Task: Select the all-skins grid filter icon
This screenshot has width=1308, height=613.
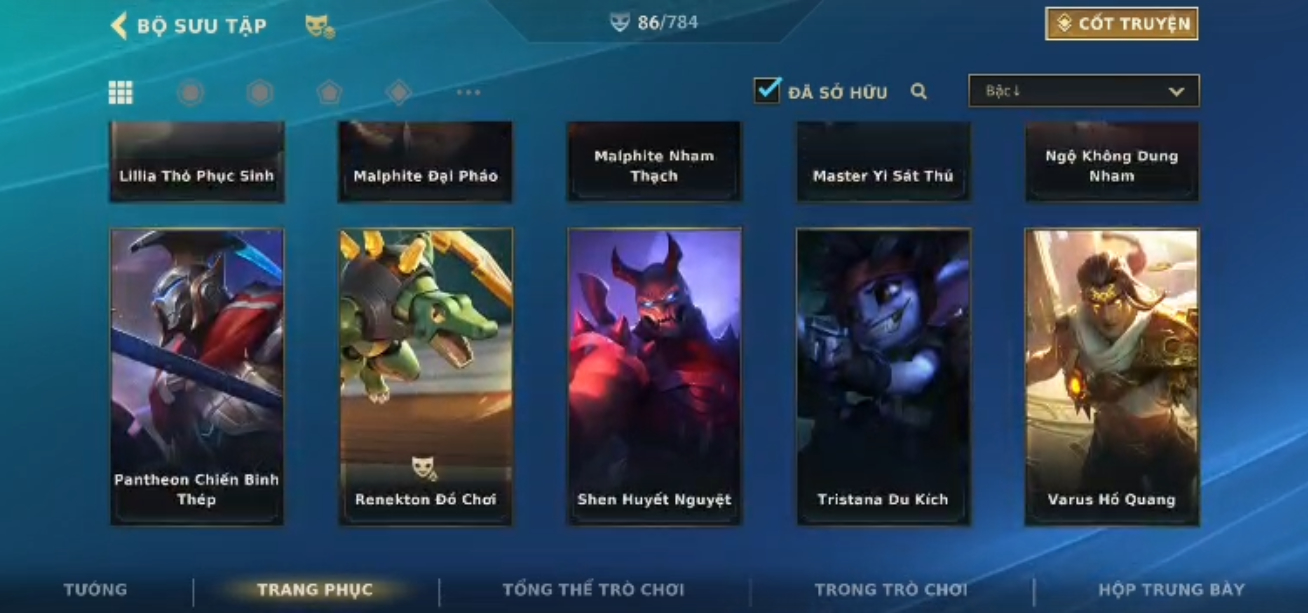Action: (121, 93)
